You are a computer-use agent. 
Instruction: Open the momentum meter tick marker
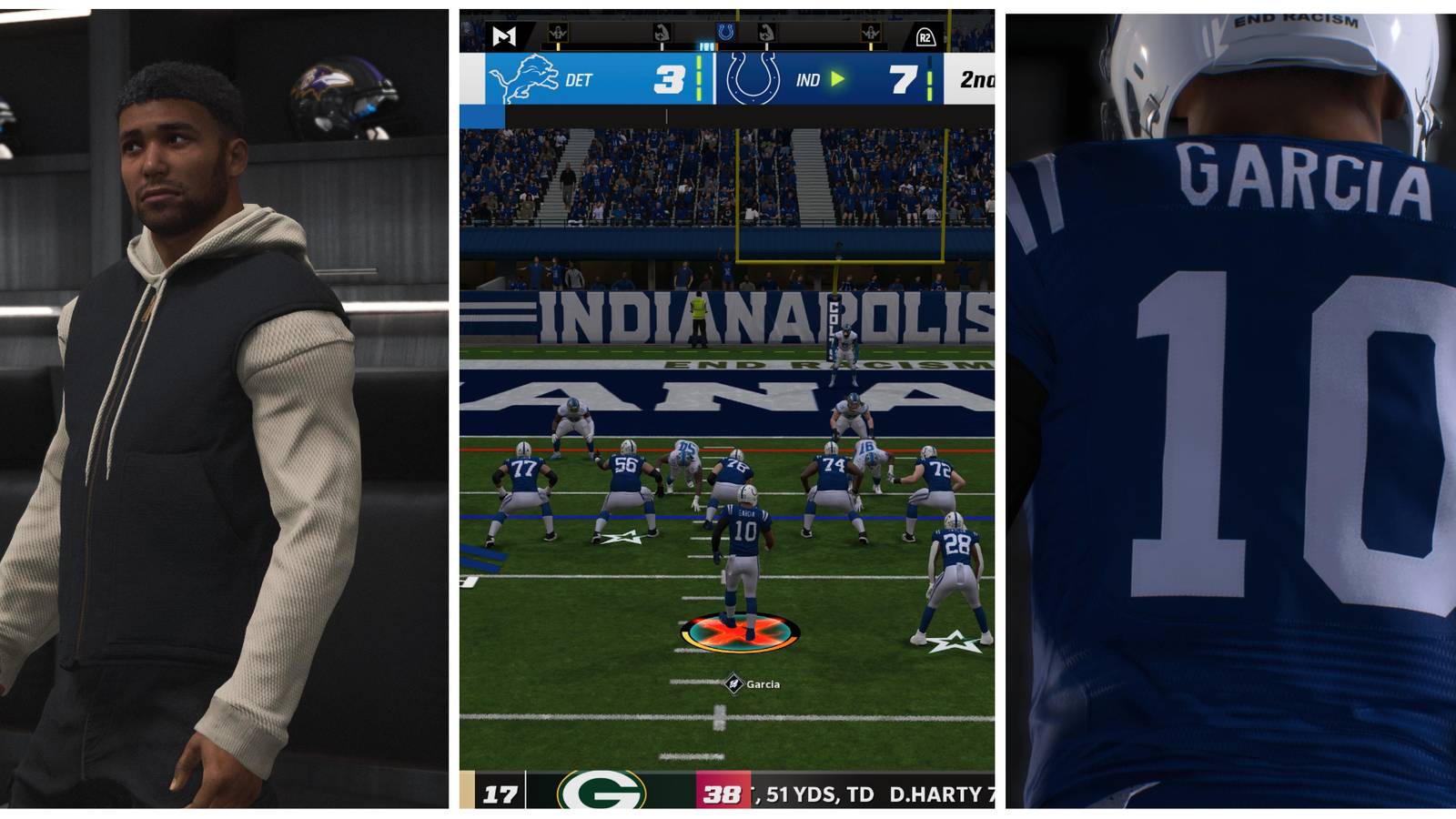point(707,46)
